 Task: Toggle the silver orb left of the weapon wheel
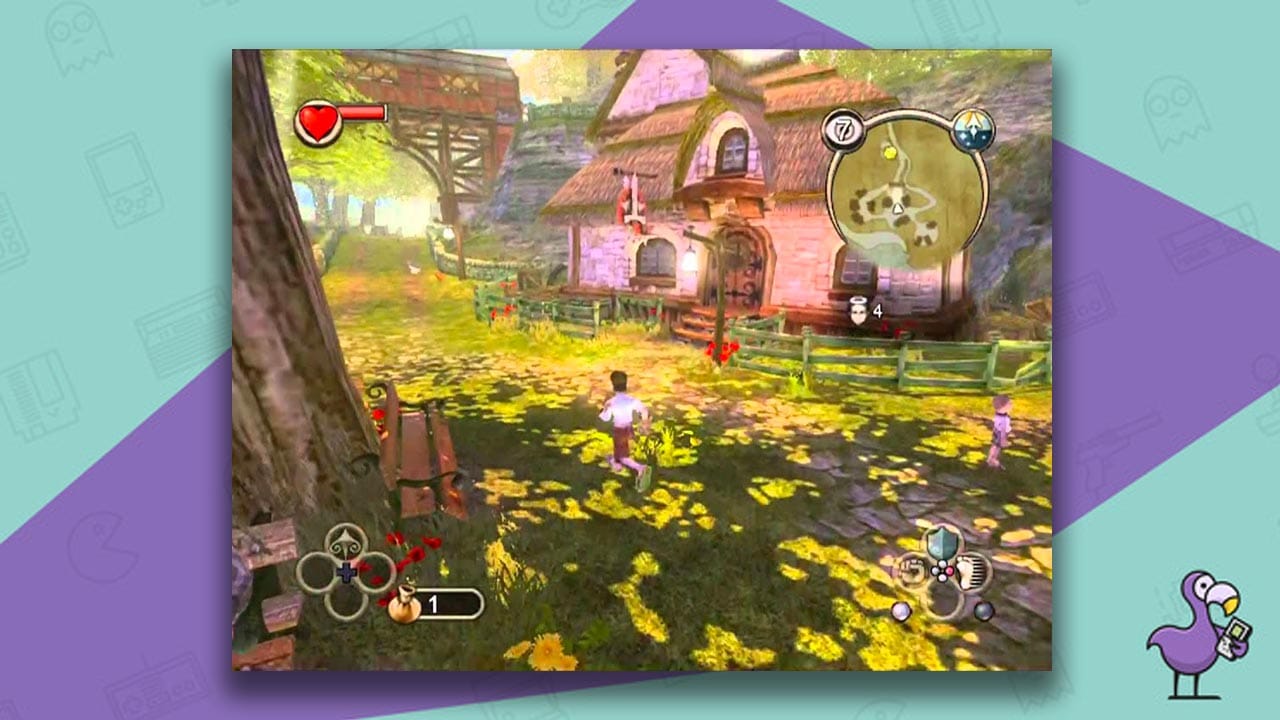[901, 611]
